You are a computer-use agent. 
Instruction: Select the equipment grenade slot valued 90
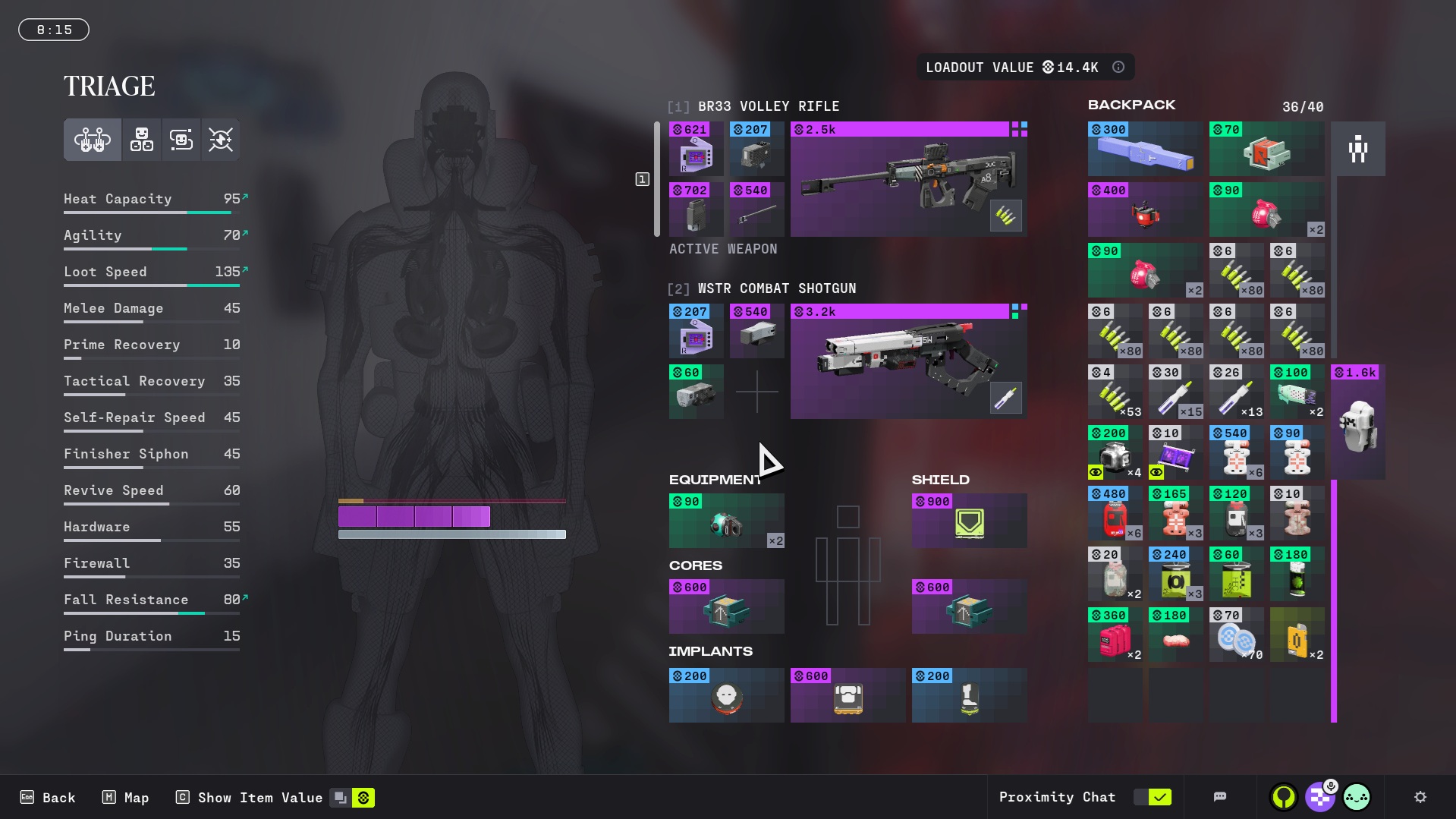[726, 521]
